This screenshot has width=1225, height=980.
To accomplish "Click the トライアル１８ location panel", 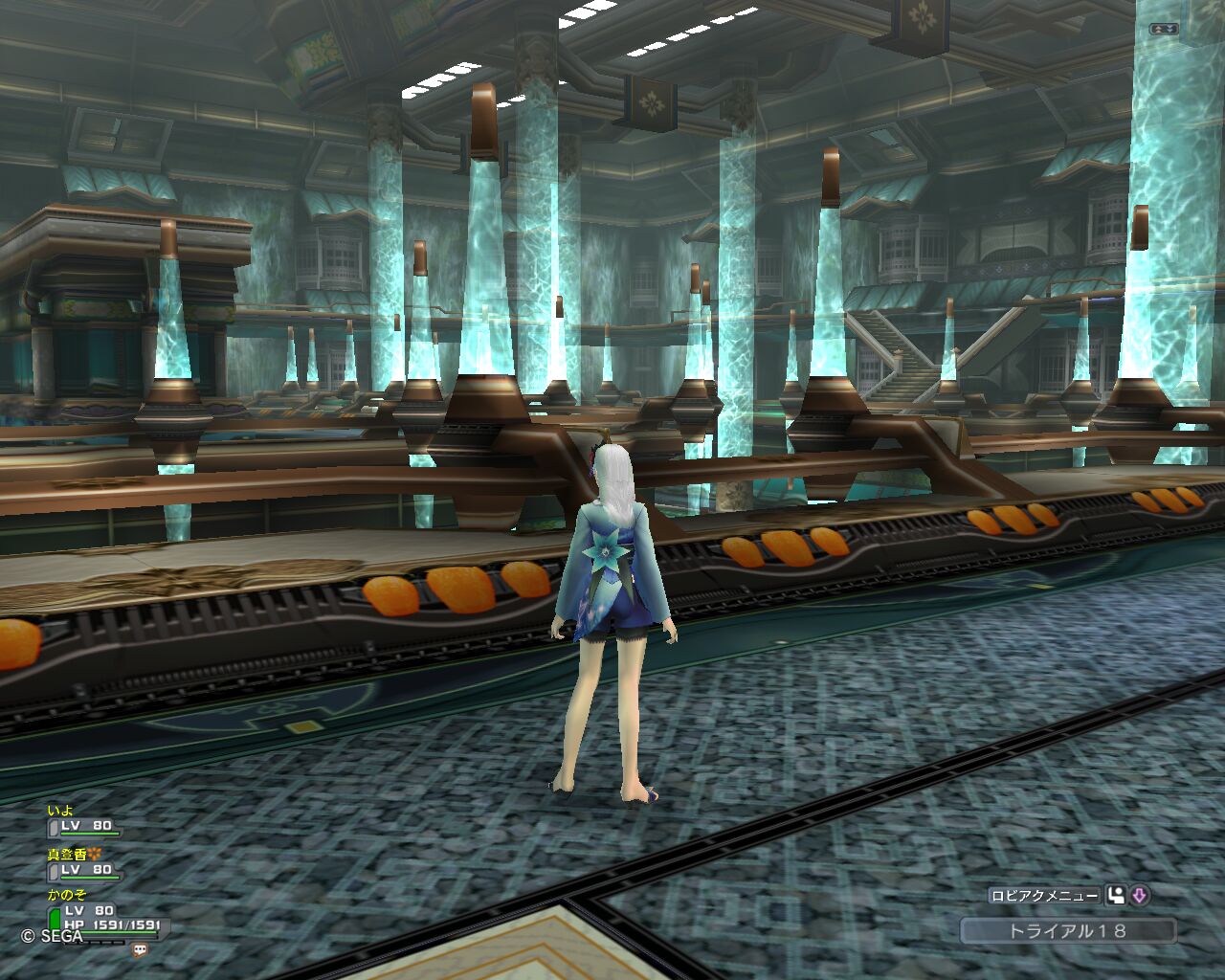I will (x=1067, y=930).
